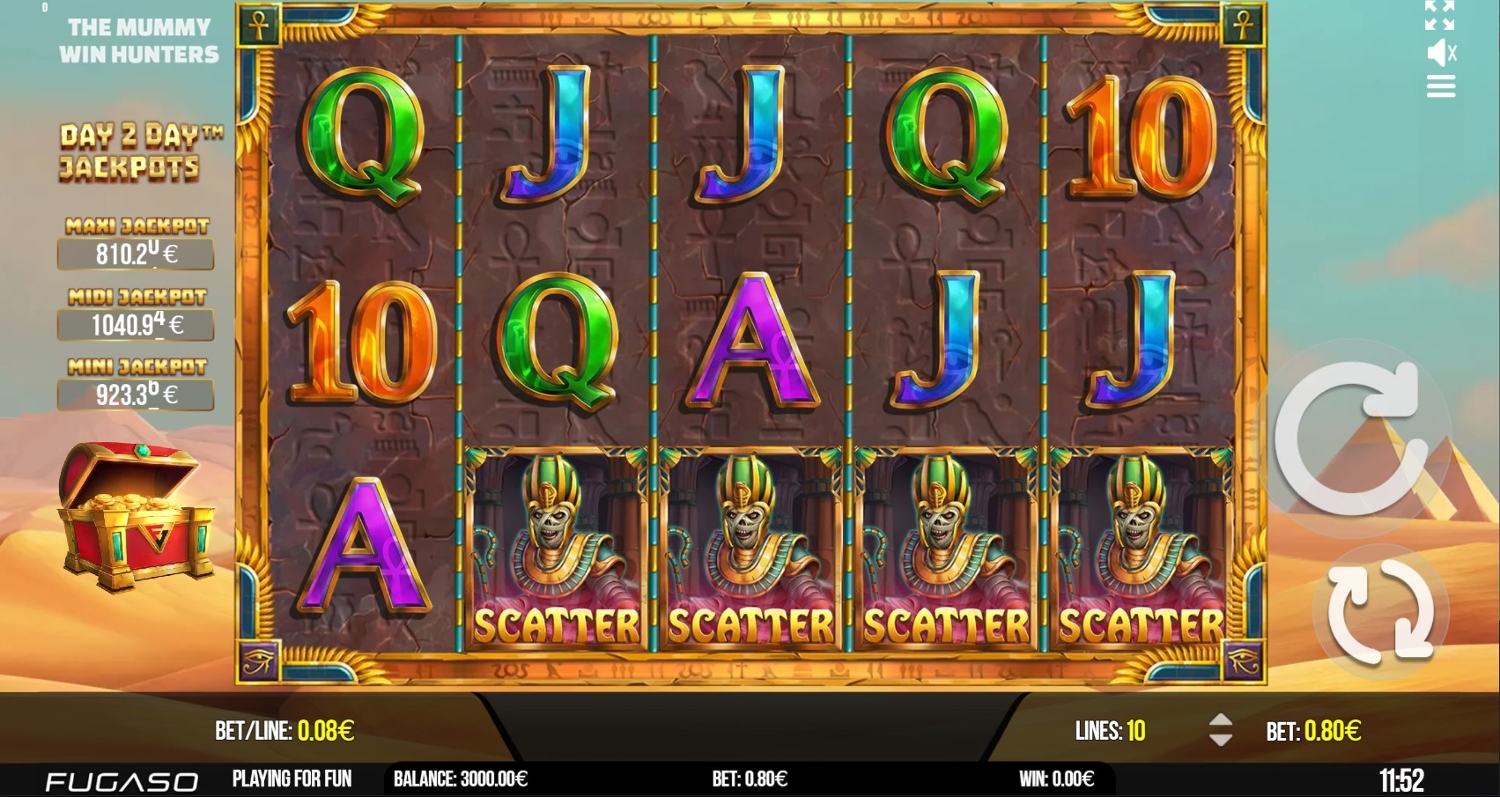Open the jackpot treasure chest
This screenshot has width=1500, height=797.
[136, 517]
